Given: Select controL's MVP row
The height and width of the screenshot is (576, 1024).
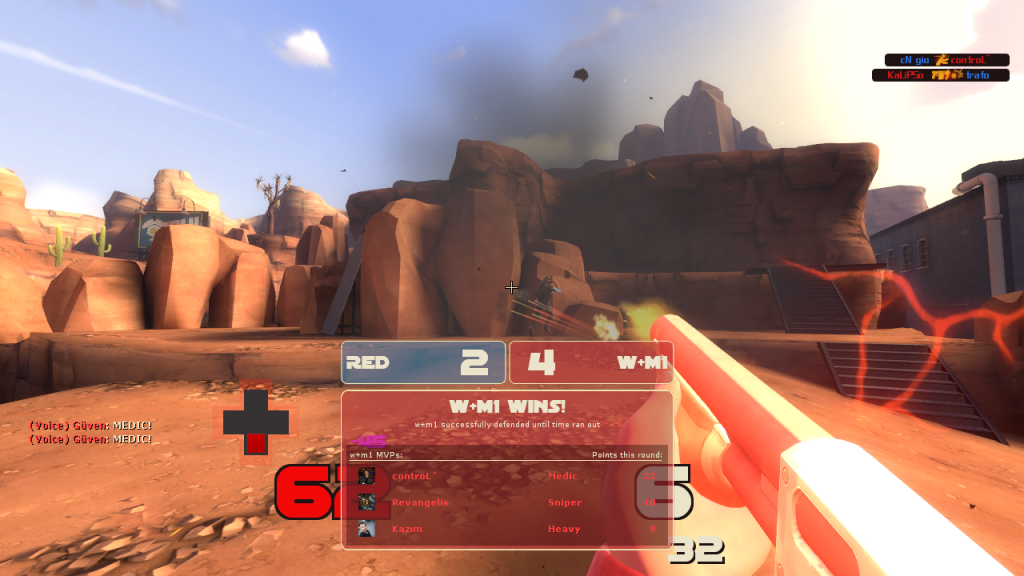Looking at the screenshot, I should click(x=507, y=476).
